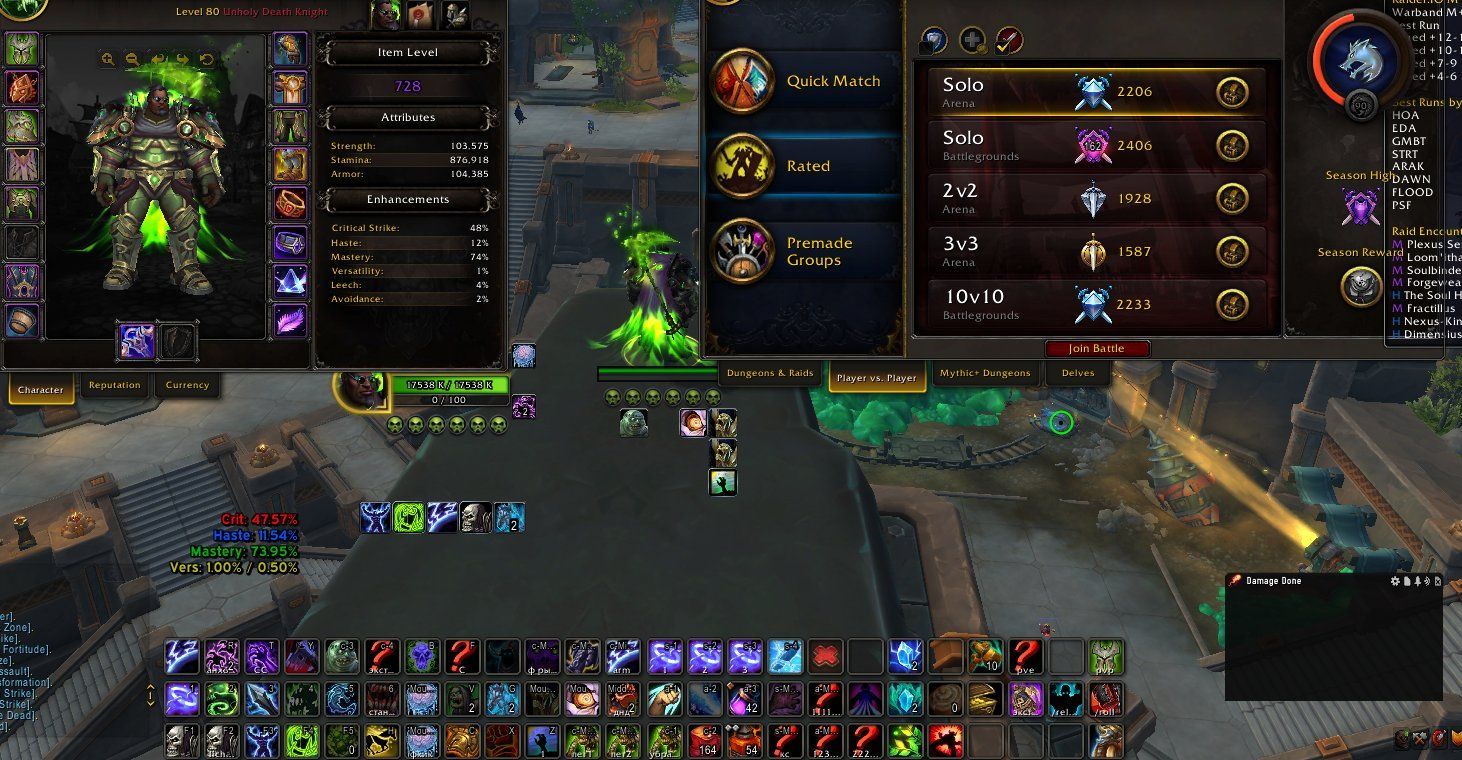
Task: Select the Solo Arena bracket row
Action: [1096, 92]
